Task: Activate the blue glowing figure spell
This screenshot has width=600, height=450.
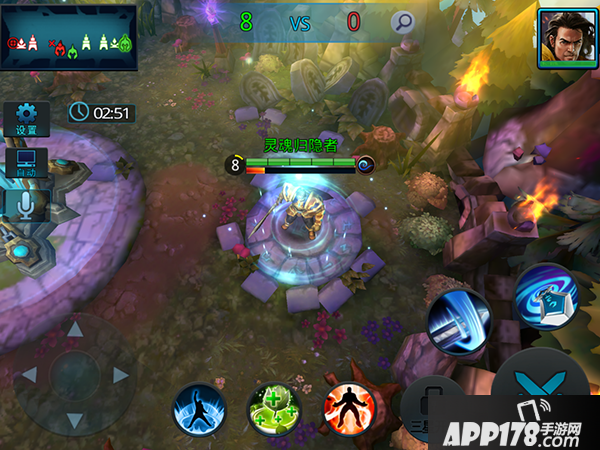Action: click(x=199, y=409)
